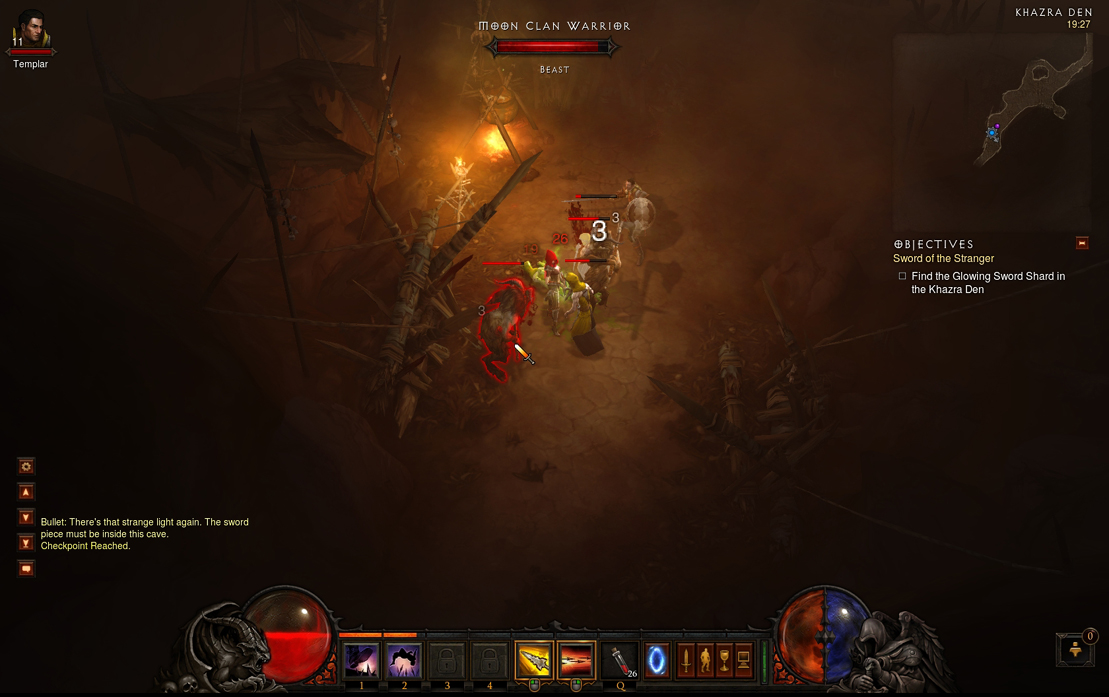Open the chat speech bubble button
Viewport: 1109px width, 697px height.
pos(27,568)
